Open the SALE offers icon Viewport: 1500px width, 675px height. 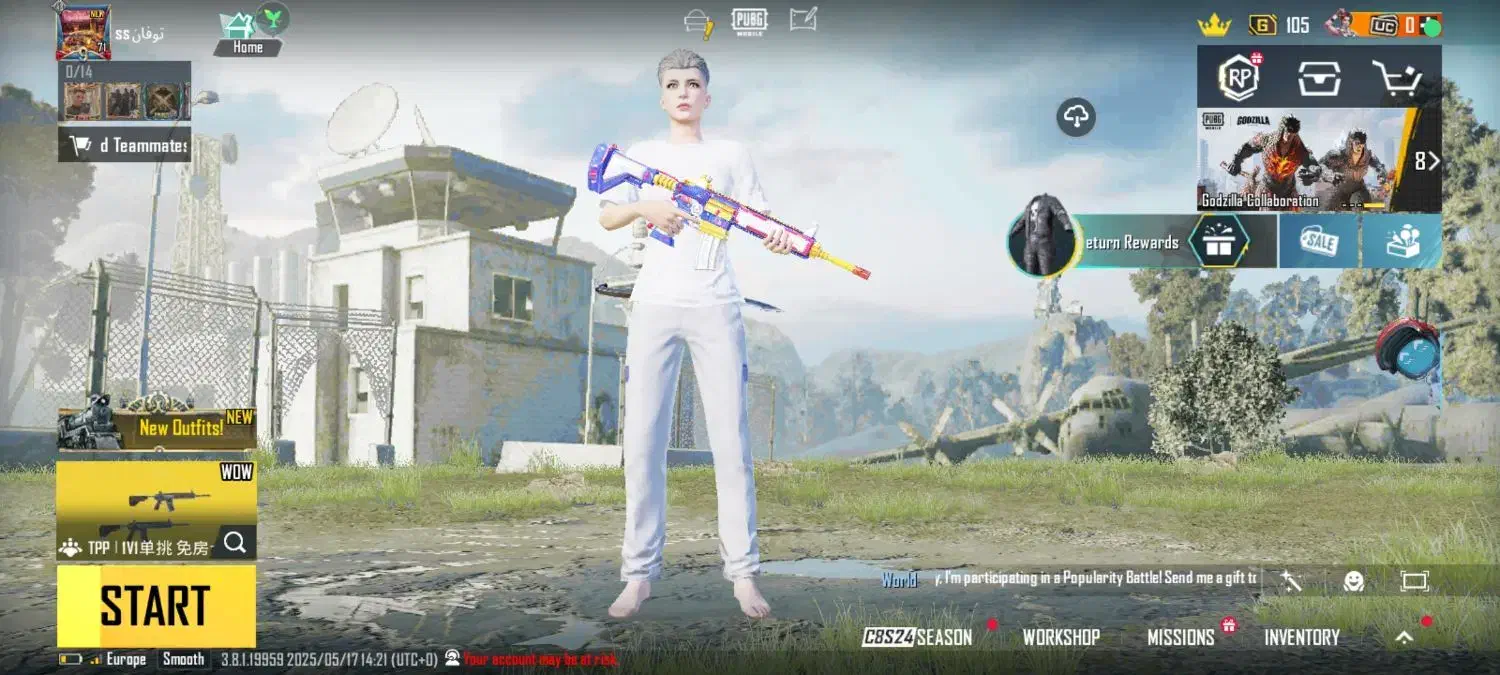click(x=1319, y=242)
